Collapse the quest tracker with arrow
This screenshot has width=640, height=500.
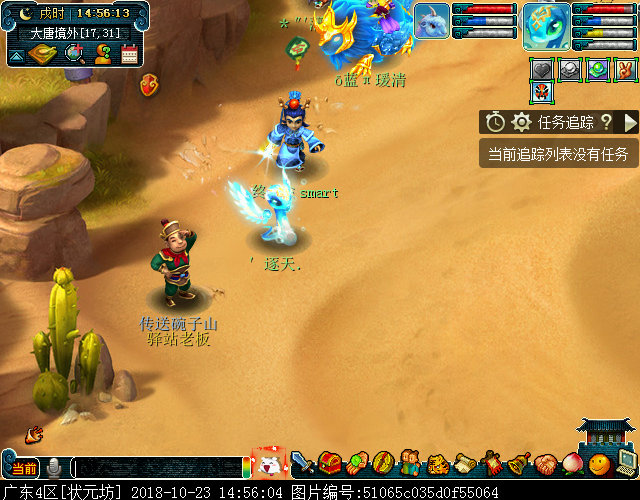point(630,122)
